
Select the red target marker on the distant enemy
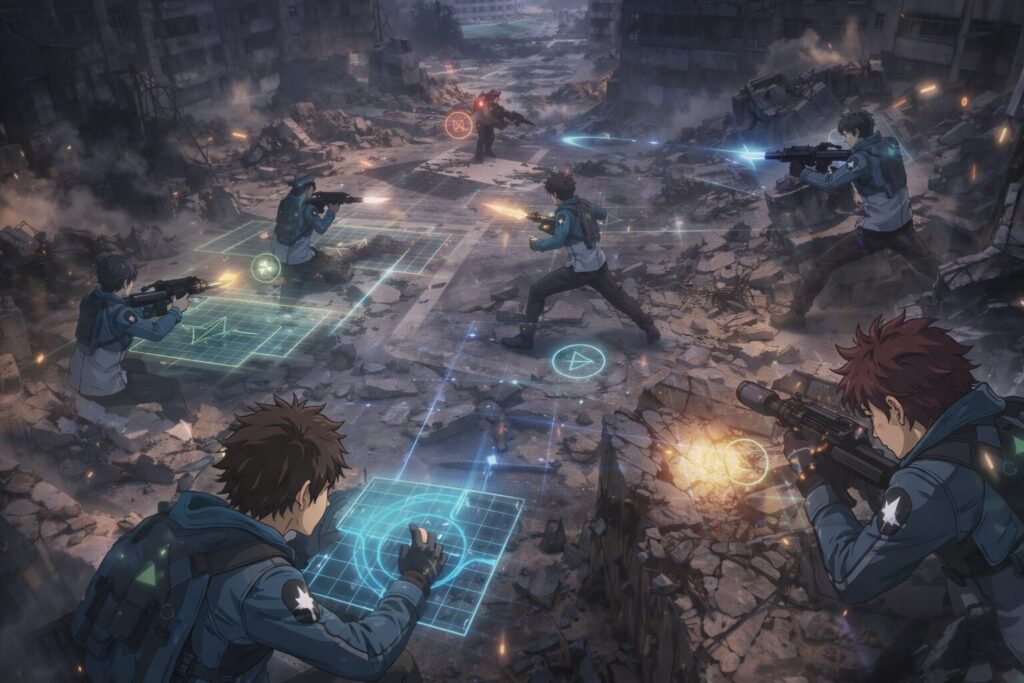click(x=458, y=125)
